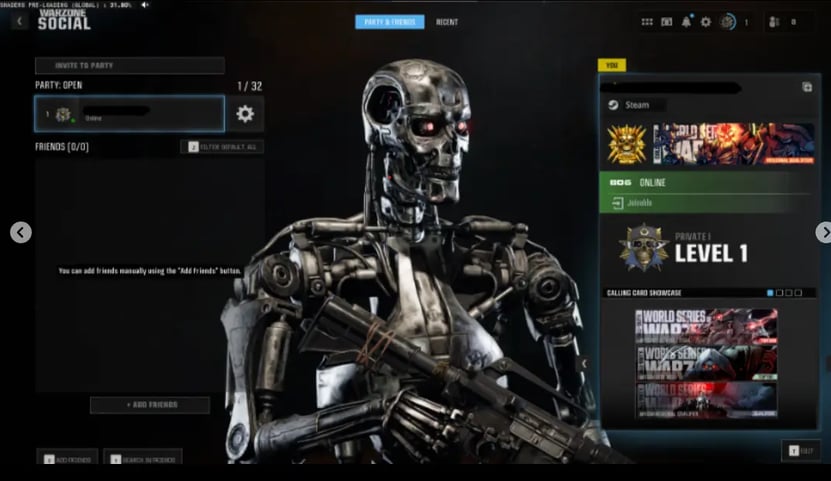Select the Party & Friends tab

(x=389, y=22)
